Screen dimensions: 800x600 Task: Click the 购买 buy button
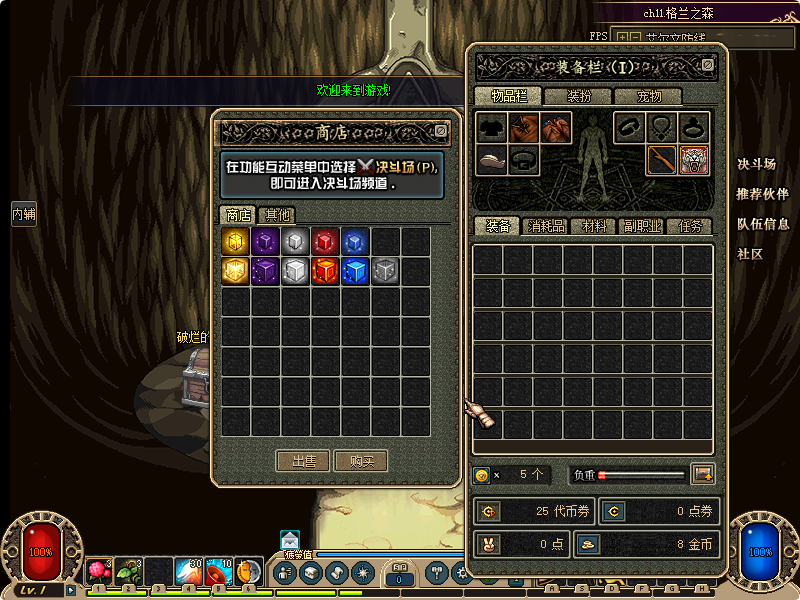(x=361, y=461)
